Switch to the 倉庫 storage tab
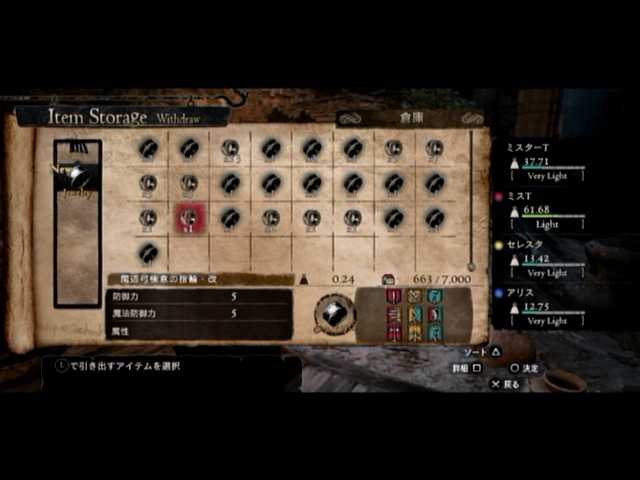Viewport: 640px width, 480px height. pyautogui.click(x=411, y=117)
